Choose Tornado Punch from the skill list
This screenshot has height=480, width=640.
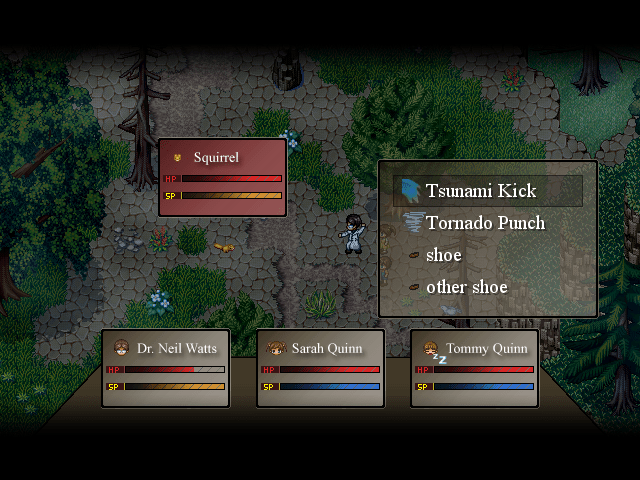pos(485,223)
